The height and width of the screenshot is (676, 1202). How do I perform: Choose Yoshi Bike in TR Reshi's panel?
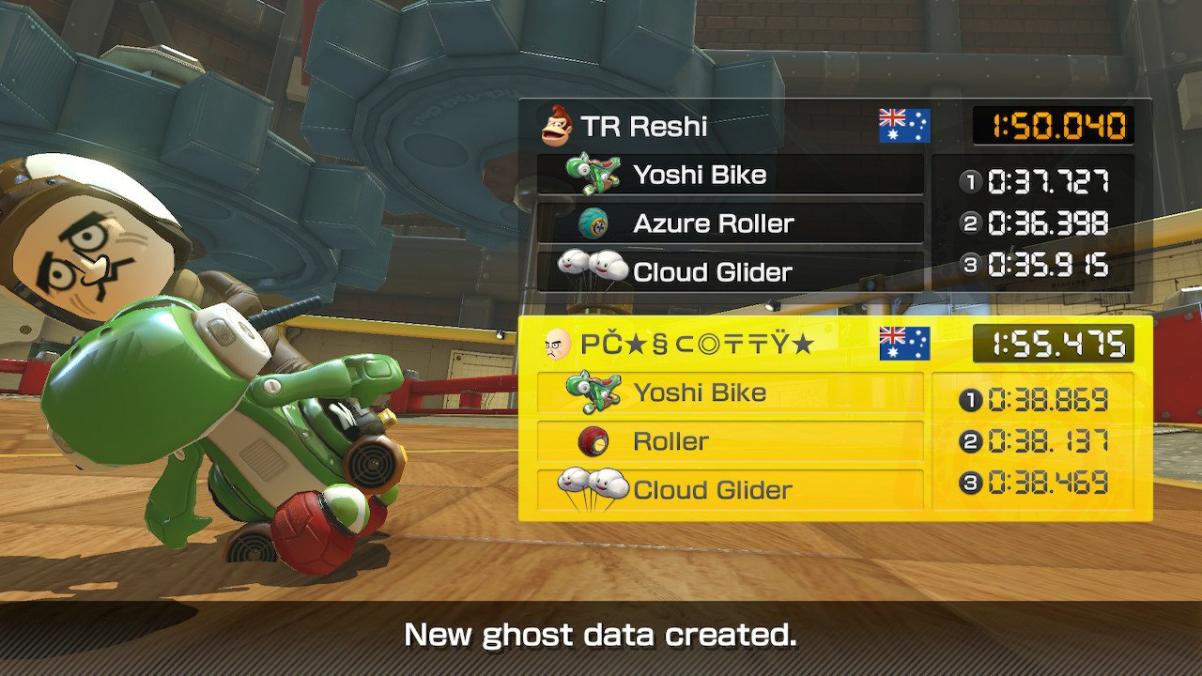pyautogui.click(x=730, y=175)
